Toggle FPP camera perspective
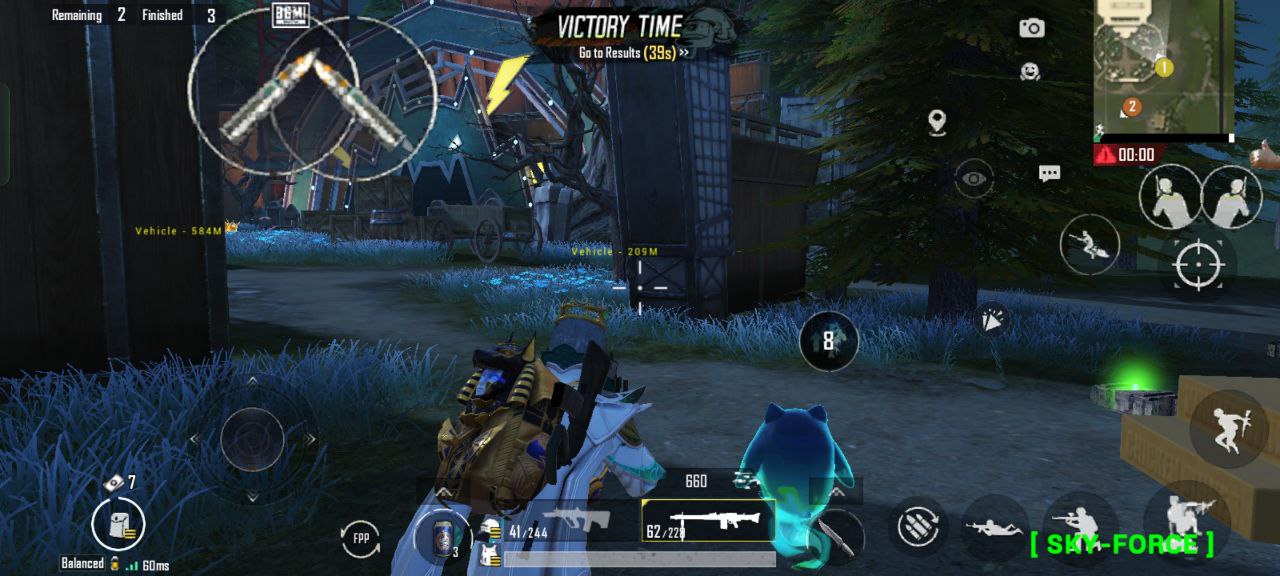Image resolution: width=1280 pixels, height=576 pixels. point(360,538)
